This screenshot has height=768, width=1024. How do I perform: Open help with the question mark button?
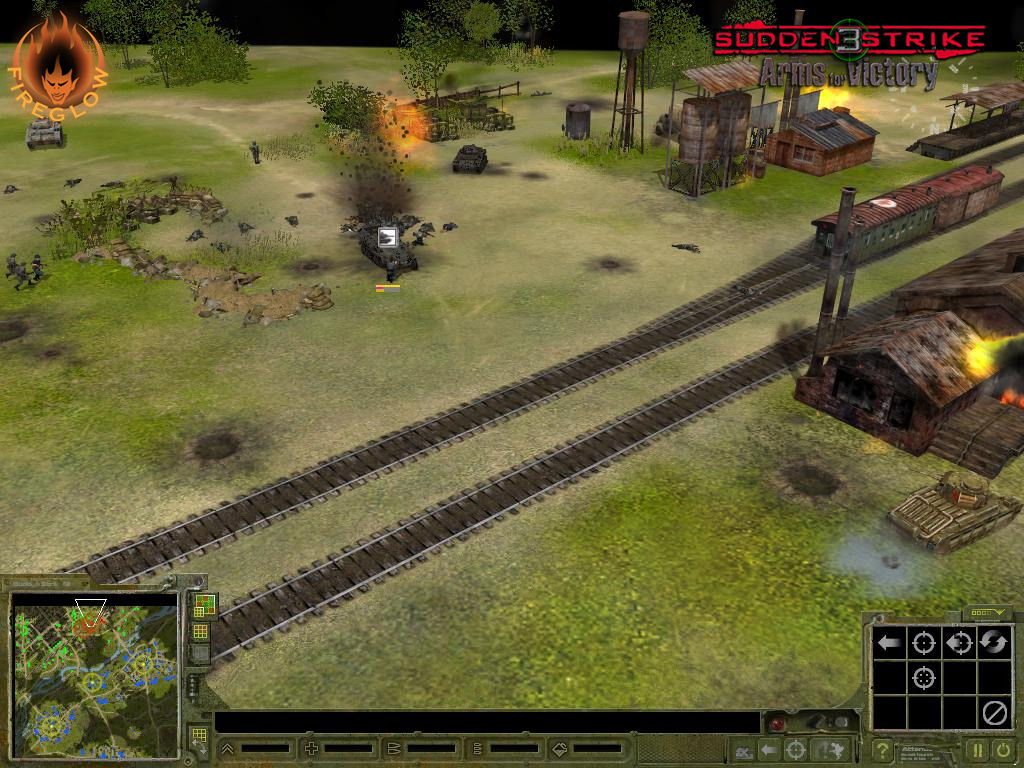coord(882,749)
